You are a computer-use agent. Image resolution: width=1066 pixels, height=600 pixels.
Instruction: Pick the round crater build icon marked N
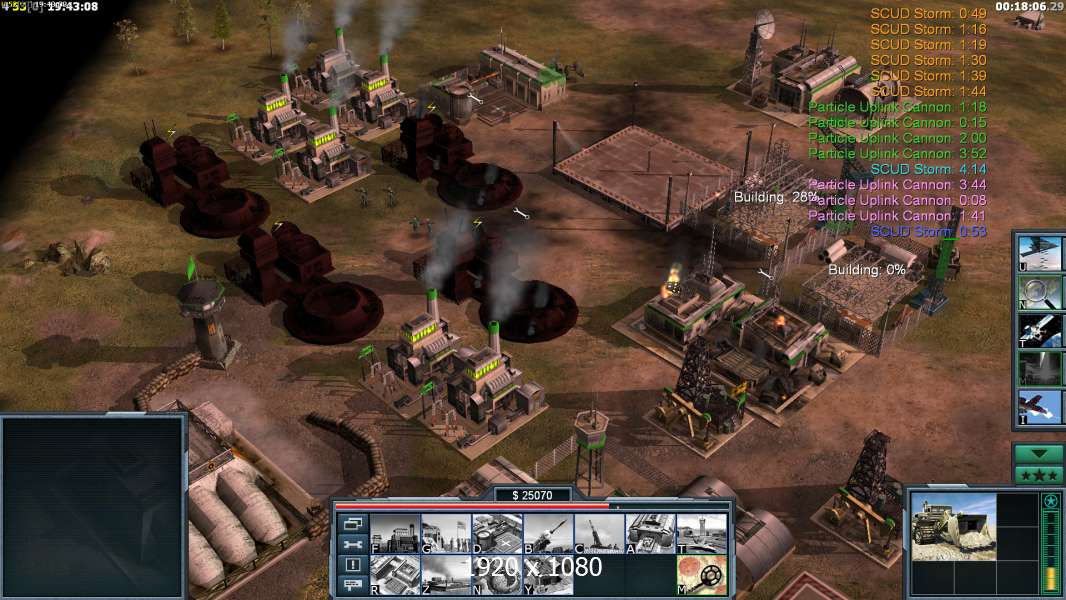click(x=497, y=575)
